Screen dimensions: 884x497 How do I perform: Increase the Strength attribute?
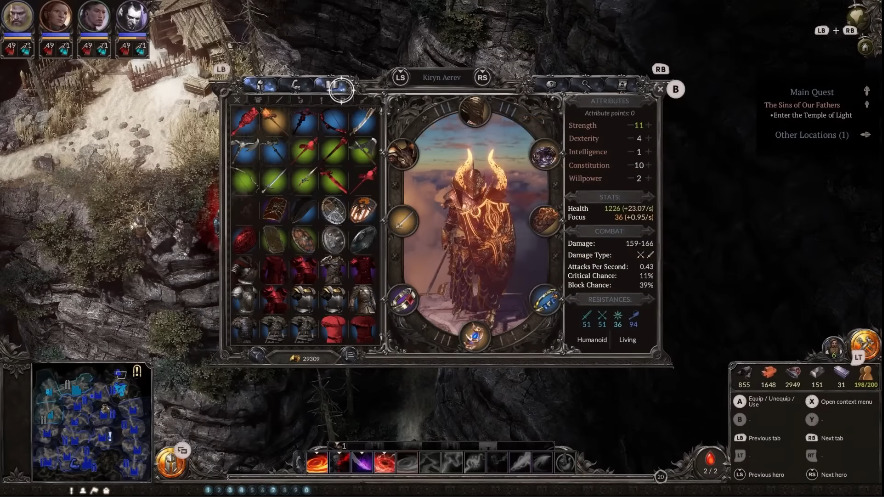649,125
